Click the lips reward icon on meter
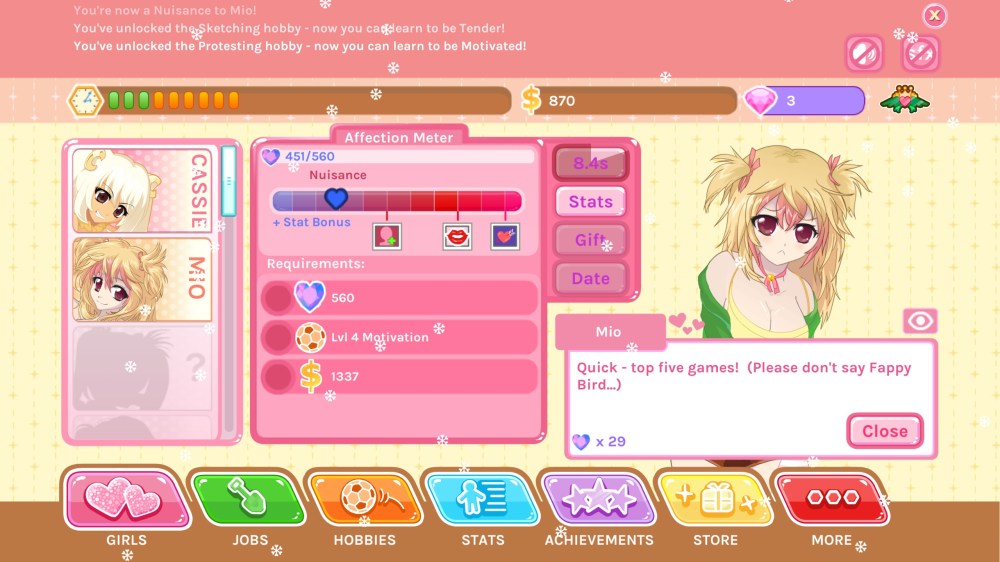The image size is (1000, 562). (457, 236)
